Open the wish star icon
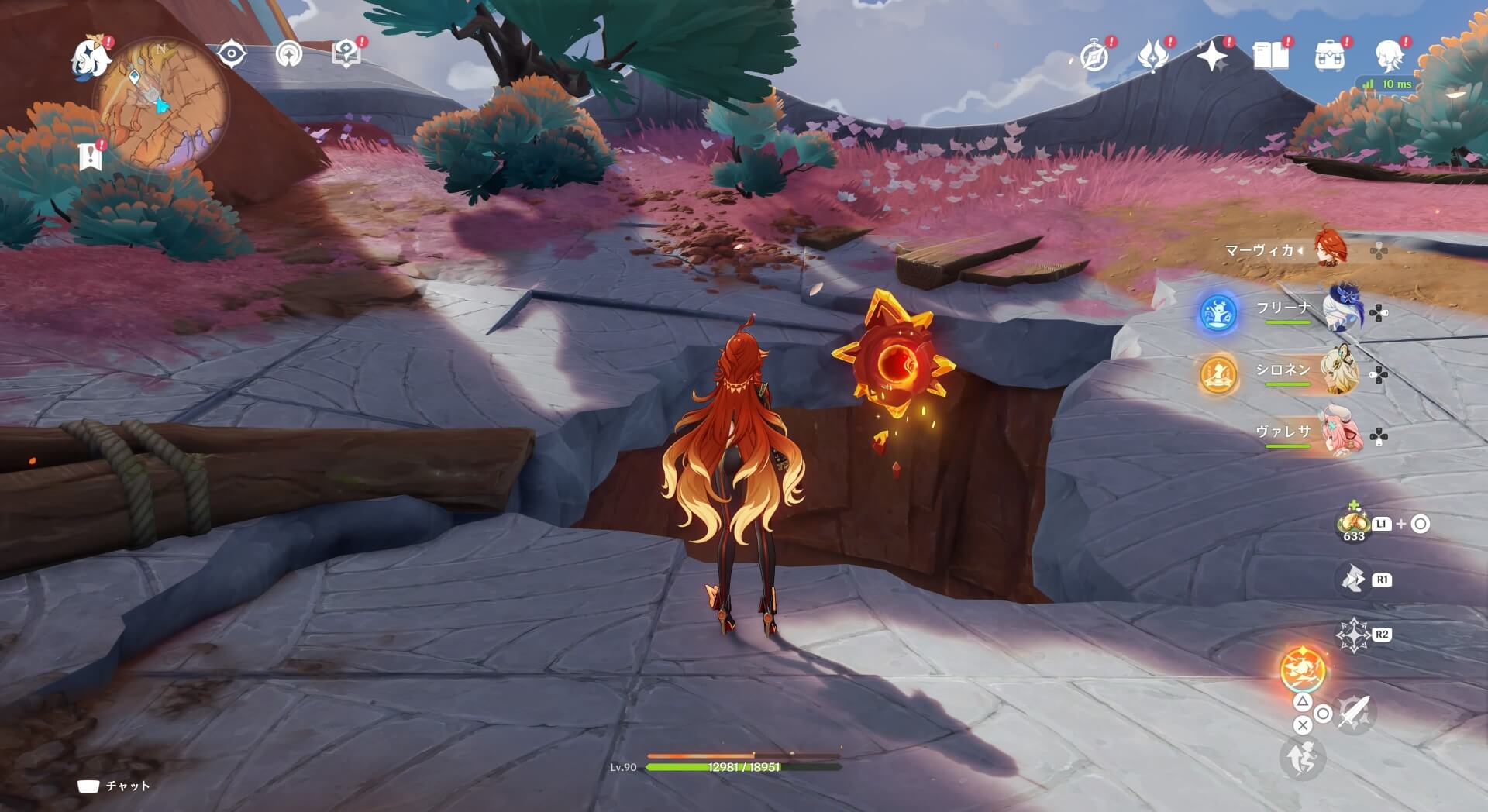This screenshot has width=1488, height=812. [1211, 56]
